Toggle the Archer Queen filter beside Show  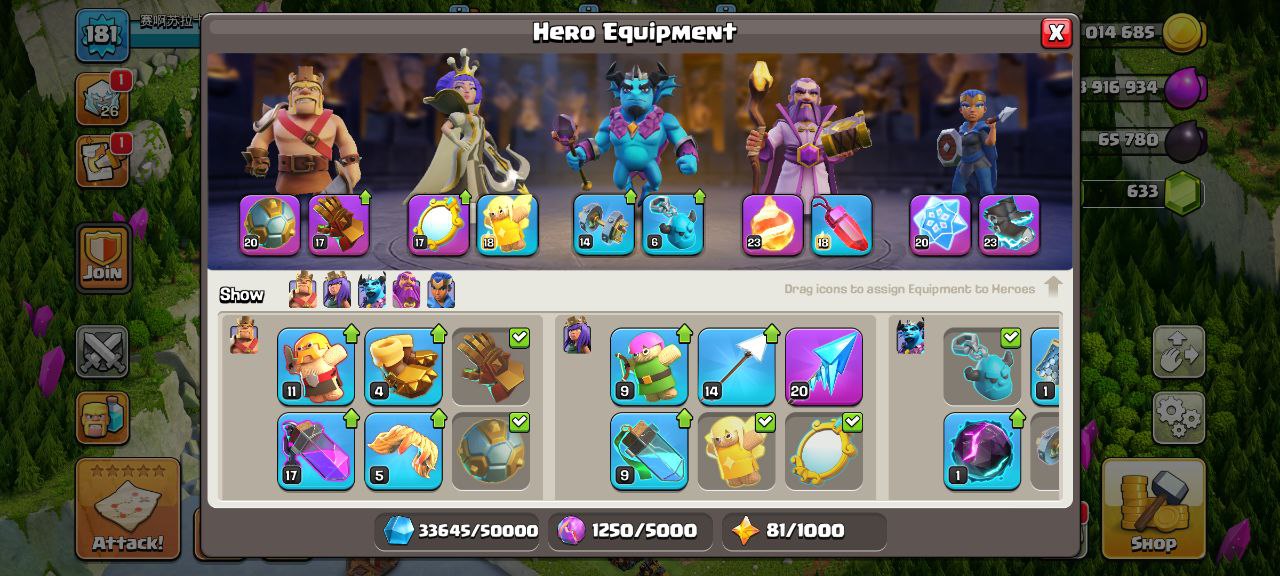click(337, 291)
